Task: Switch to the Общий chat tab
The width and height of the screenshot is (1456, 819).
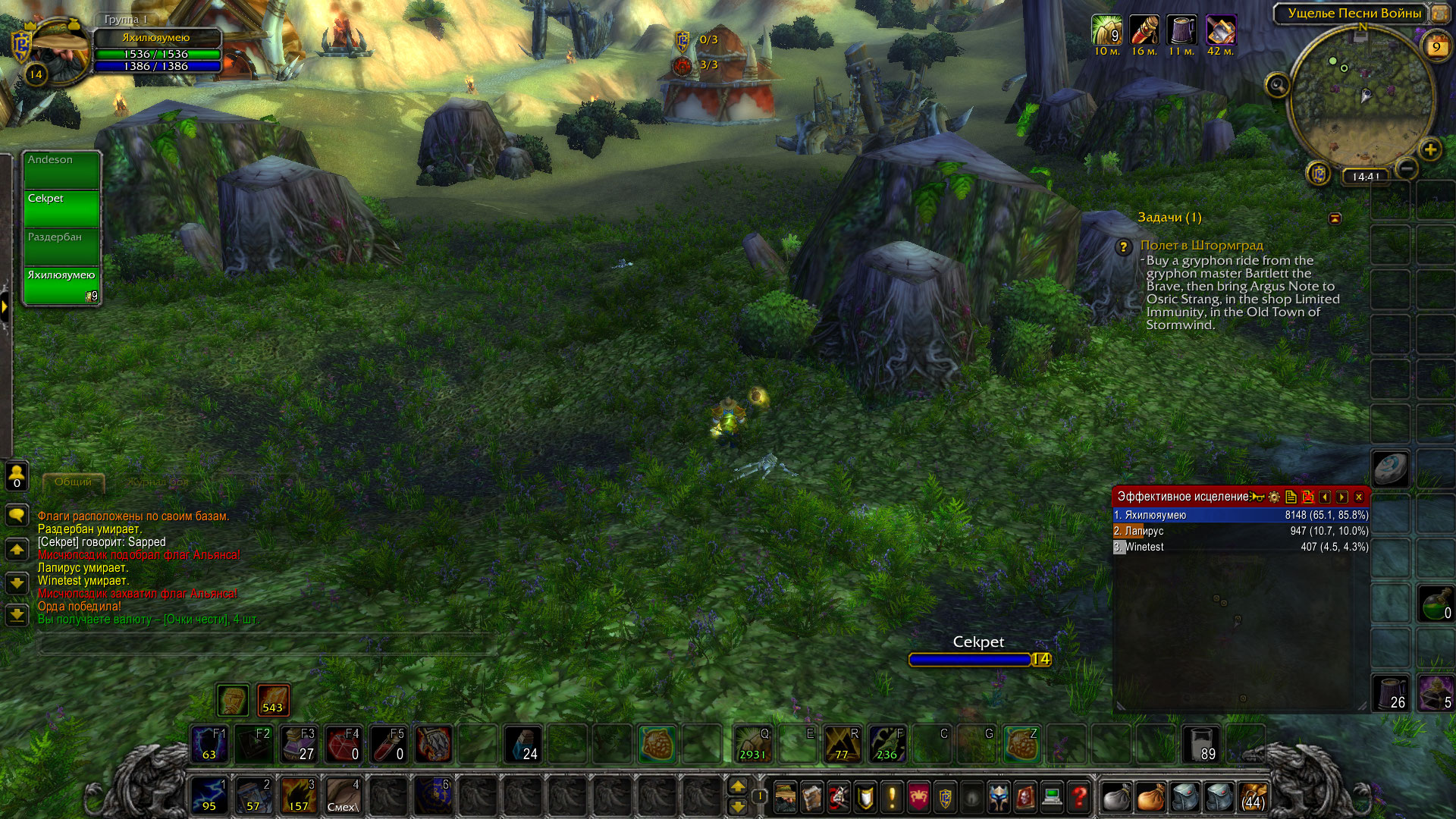Action: tap(73, 482)
